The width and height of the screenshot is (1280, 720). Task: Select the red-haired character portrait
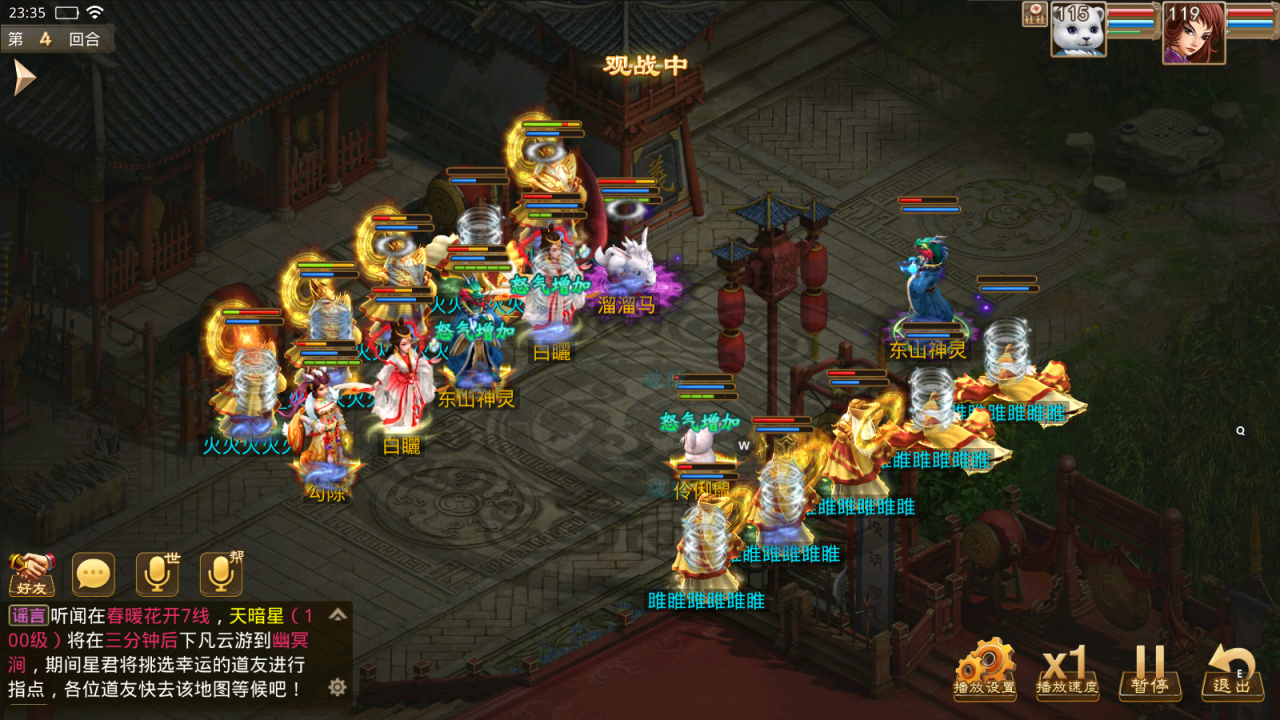coord(1193,32)
